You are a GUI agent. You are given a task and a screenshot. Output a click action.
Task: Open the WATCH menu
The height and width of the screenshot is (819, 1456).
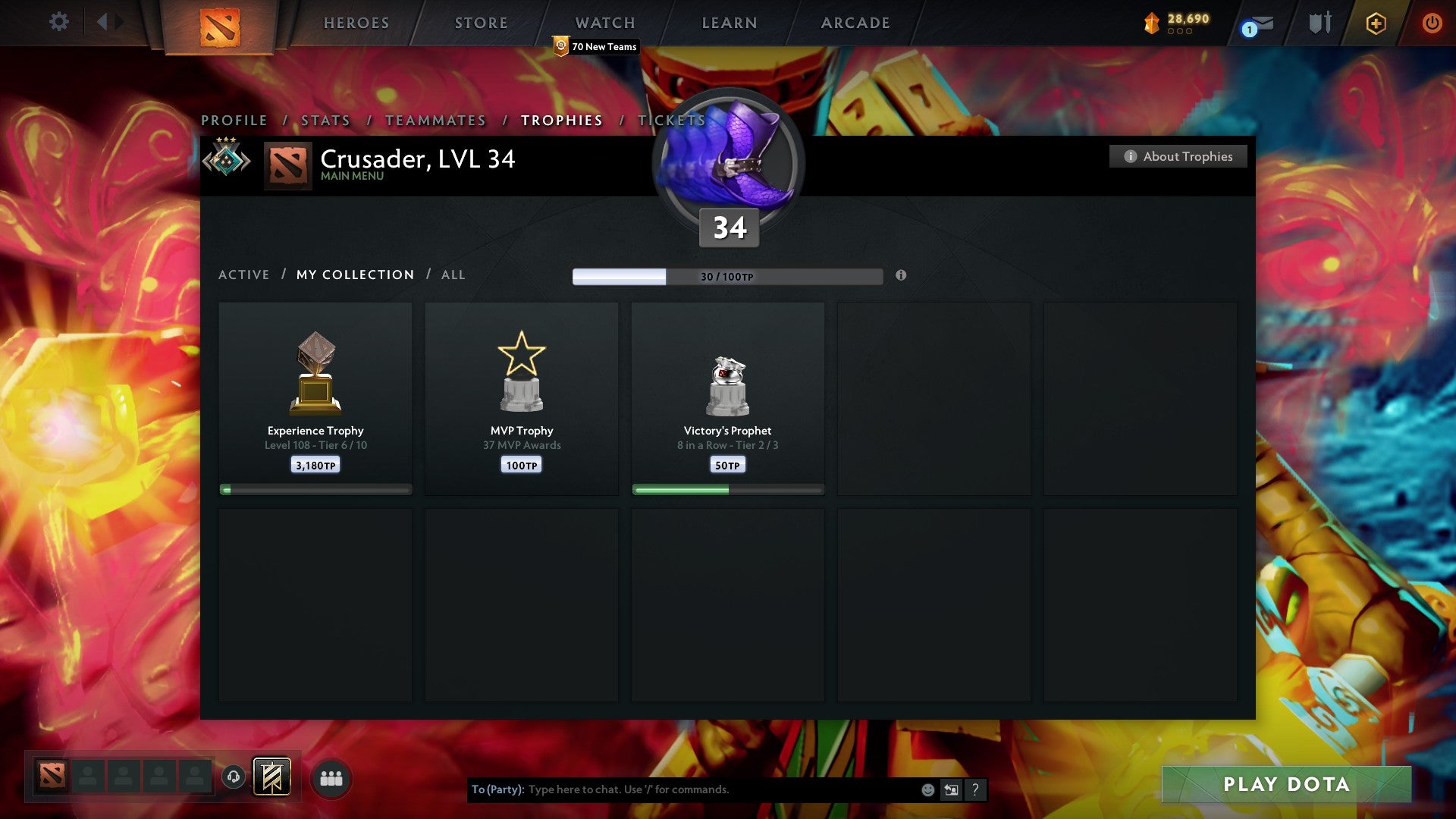[604, 23]
